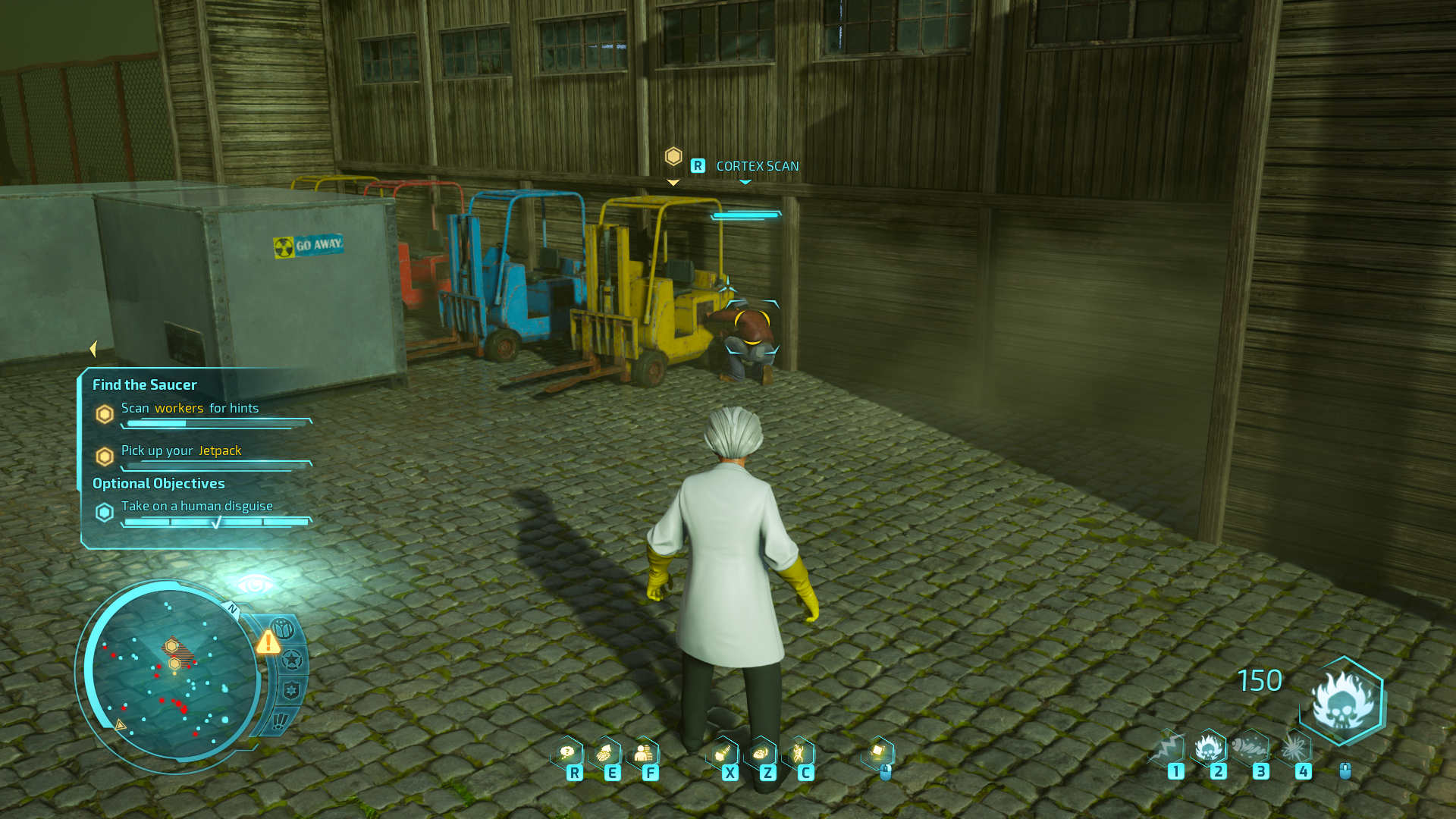Select the starburst weapon in slot four

click(1294, 748)
